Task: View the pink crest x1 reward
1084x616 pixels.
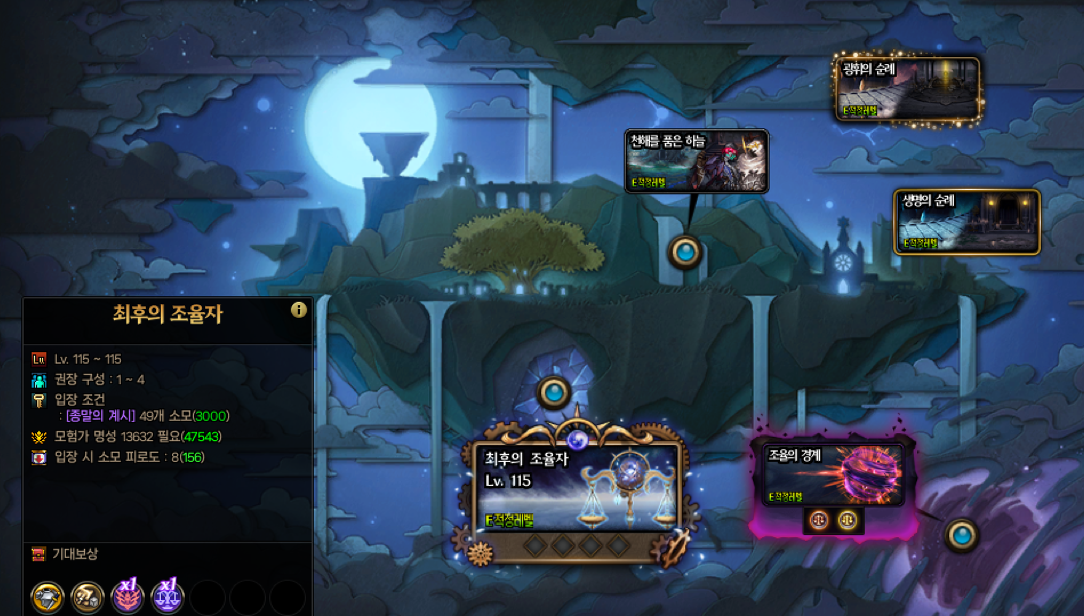Action: click(x=128, y=597)
